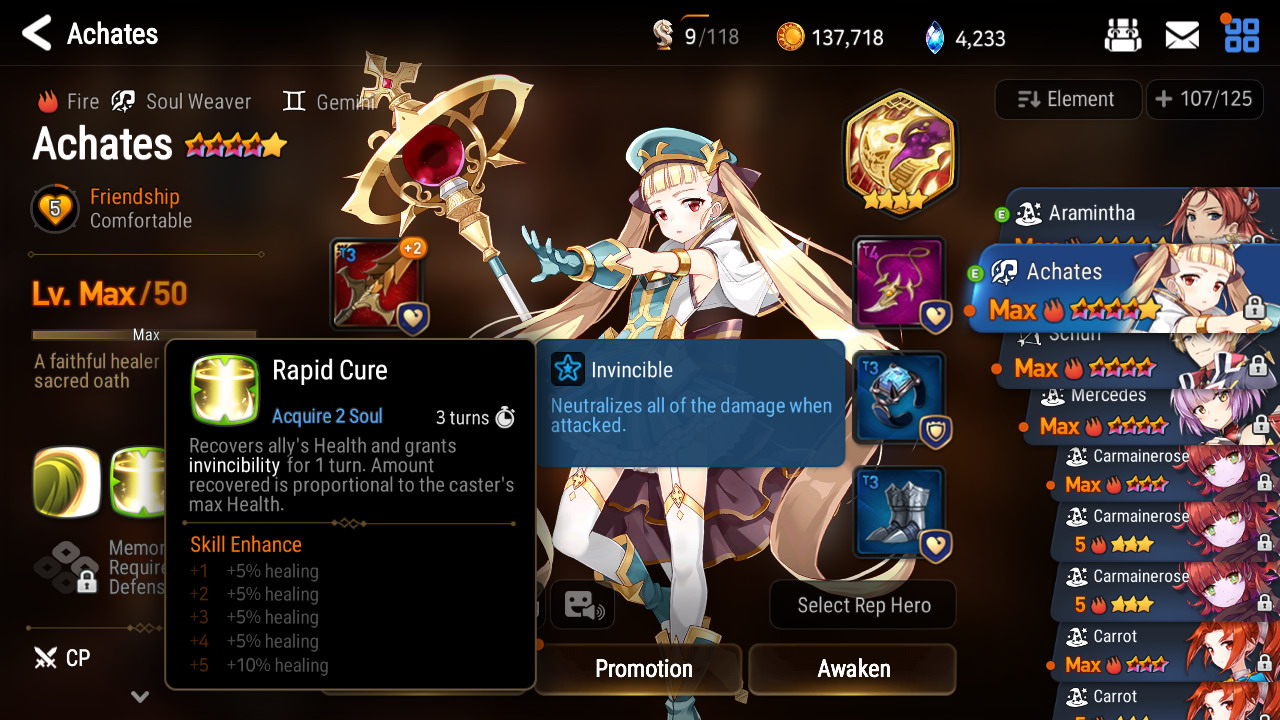Select the first yellow-green skill icon
1280x720 pixels.
(67, 482)
